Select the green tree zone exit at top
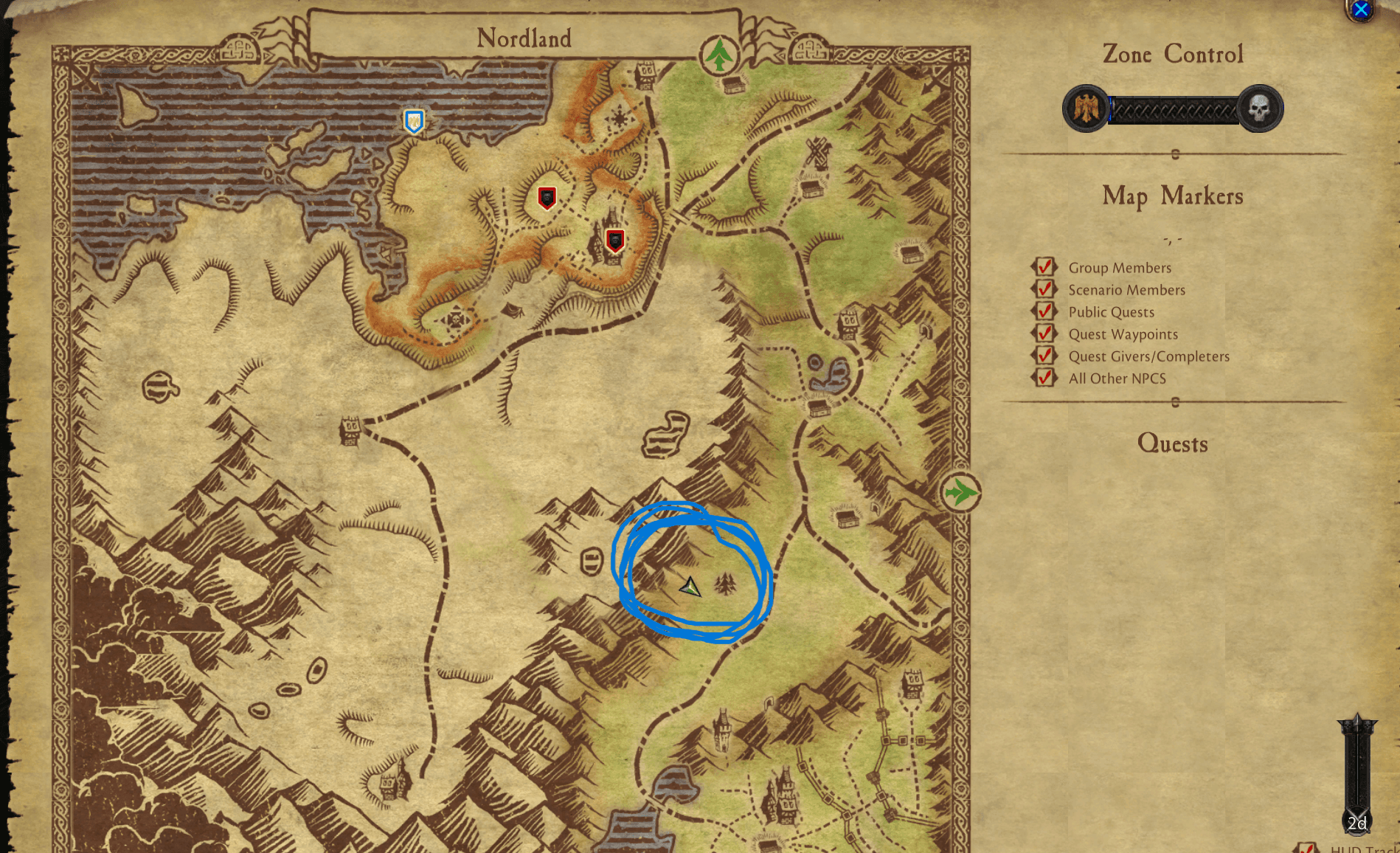This screenshot has height=853, width=1400. (719, 55)
